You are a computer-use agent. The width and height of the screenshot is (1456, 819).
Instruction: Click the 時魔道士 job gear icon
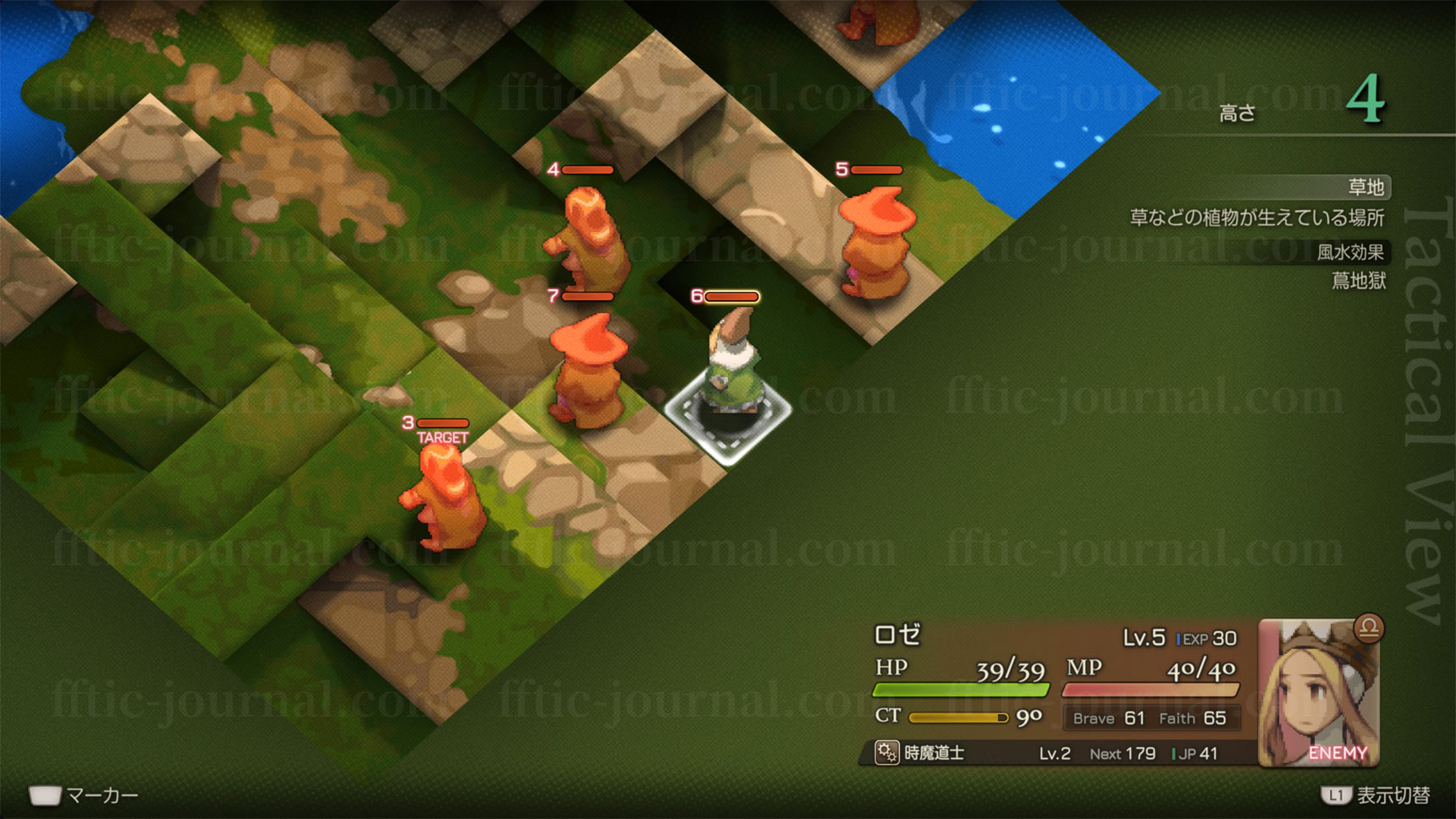[x=886, y=752]
